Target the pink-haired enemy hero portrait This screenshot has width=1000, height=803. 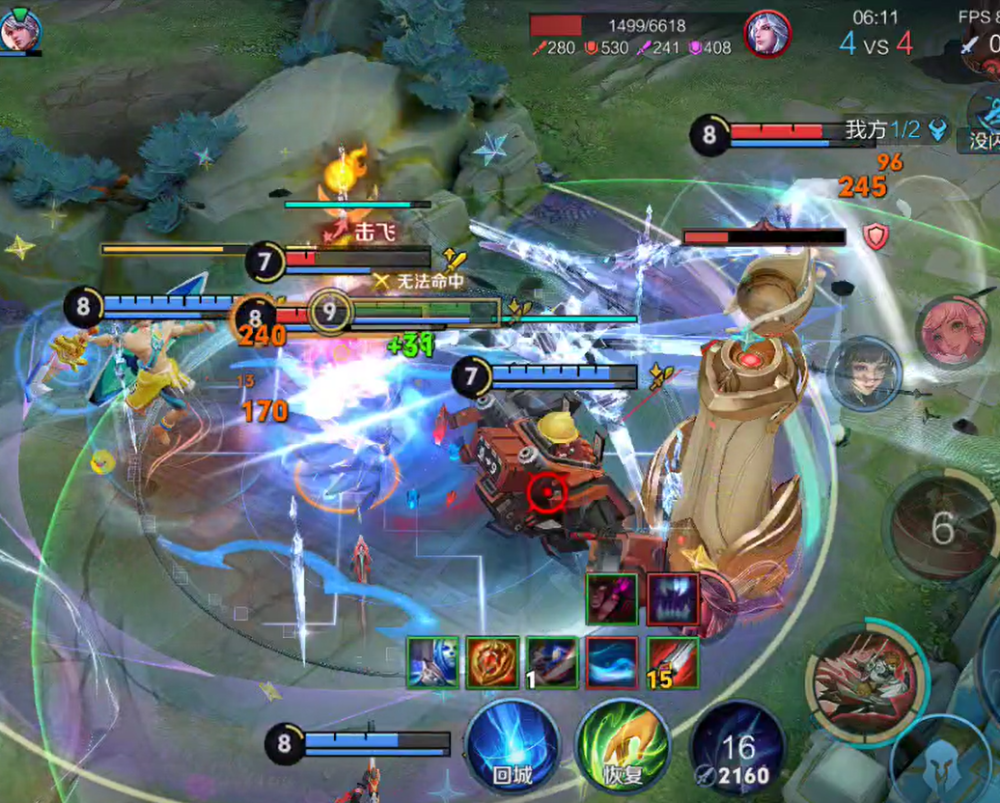tap(951, 332)
